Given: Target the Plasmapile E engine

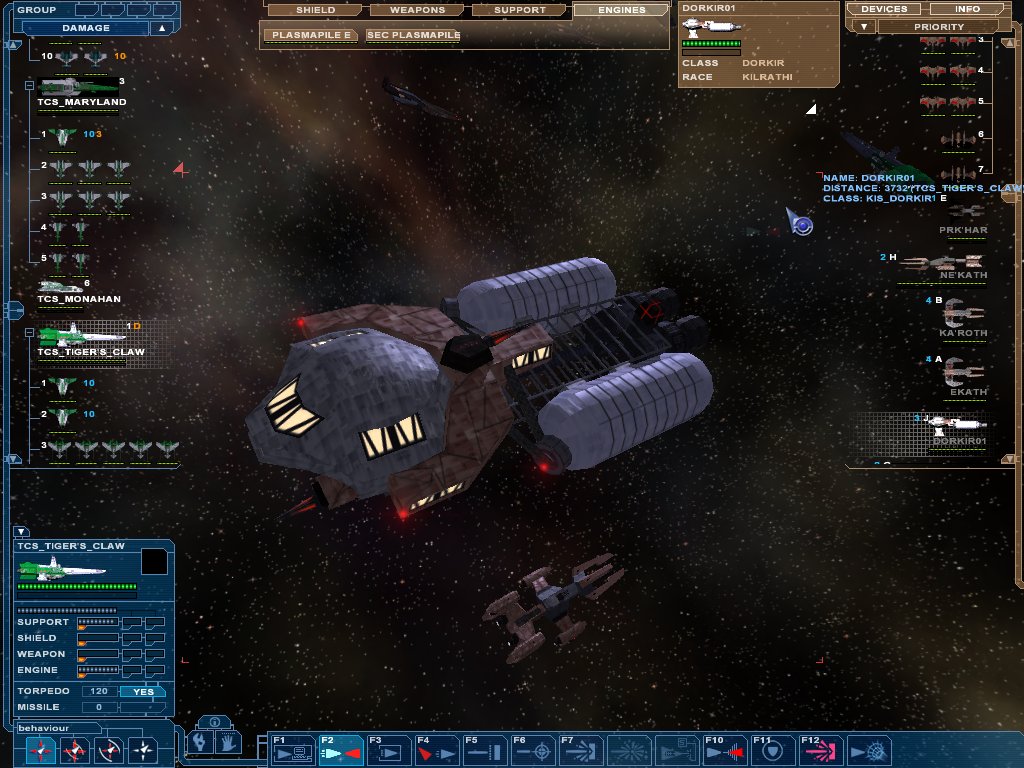Looking at the screenshot, I should (311, 35).
